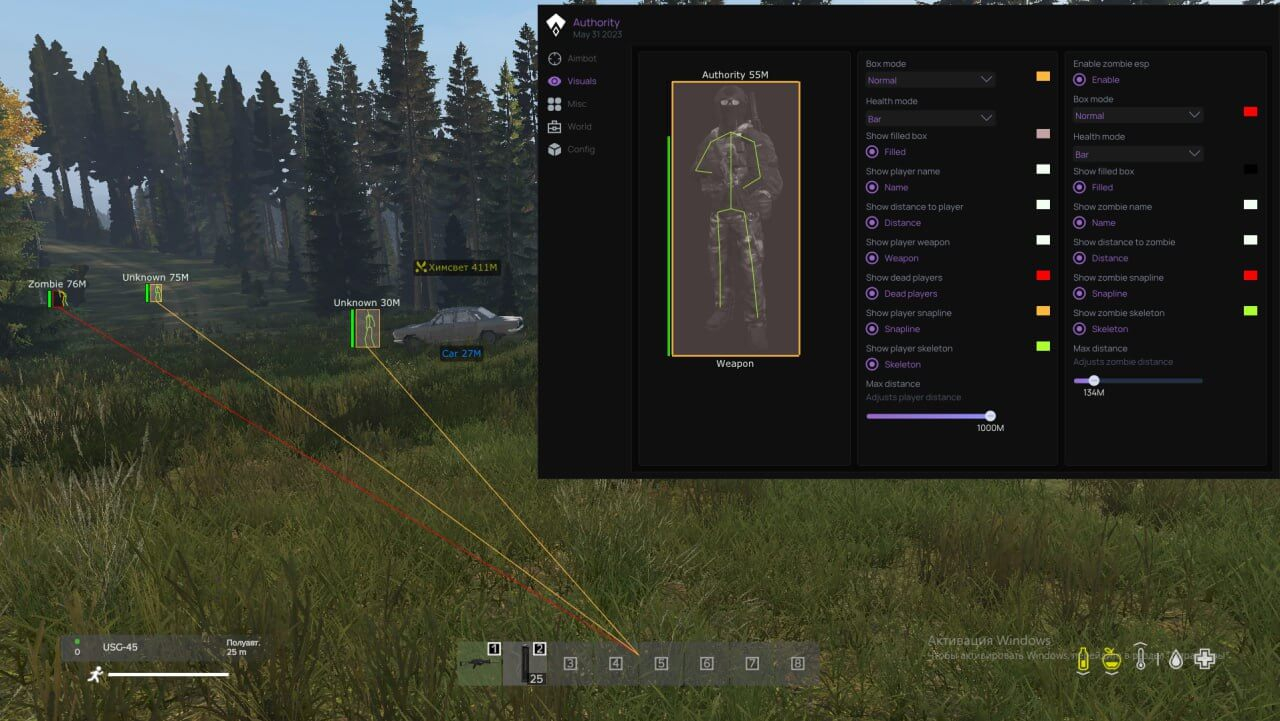Open the World briefcase icon
Image resolution: width=1280 pixels, height=721 pixels.
[555, 126]
